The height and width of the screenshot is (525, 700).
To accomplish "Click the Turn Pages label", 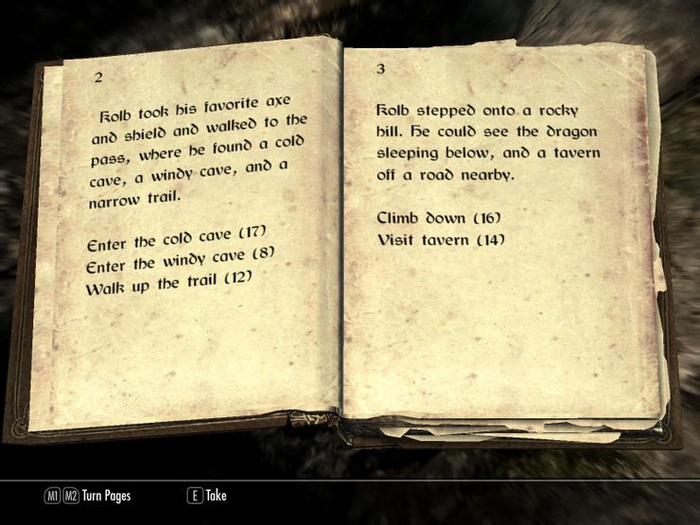I will (106, 495).
